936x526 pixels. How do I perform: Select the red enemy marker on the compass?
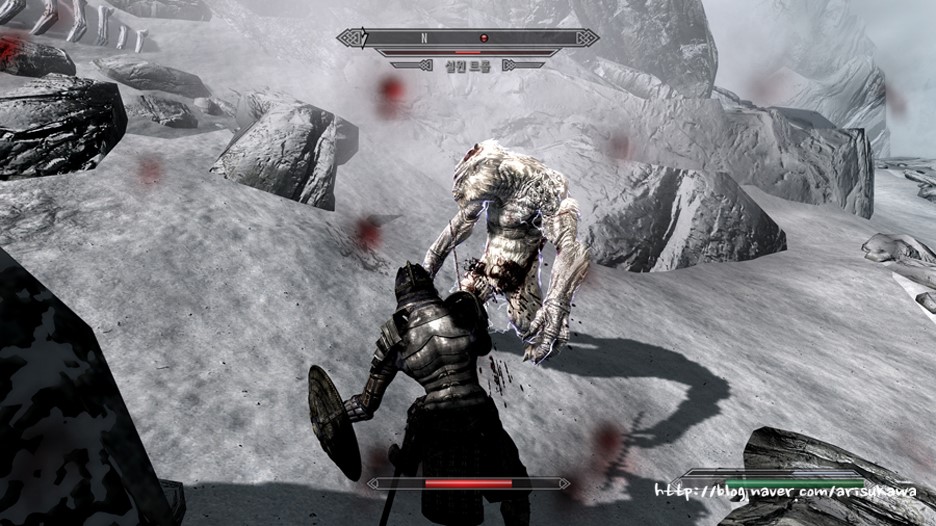(484, 38)
